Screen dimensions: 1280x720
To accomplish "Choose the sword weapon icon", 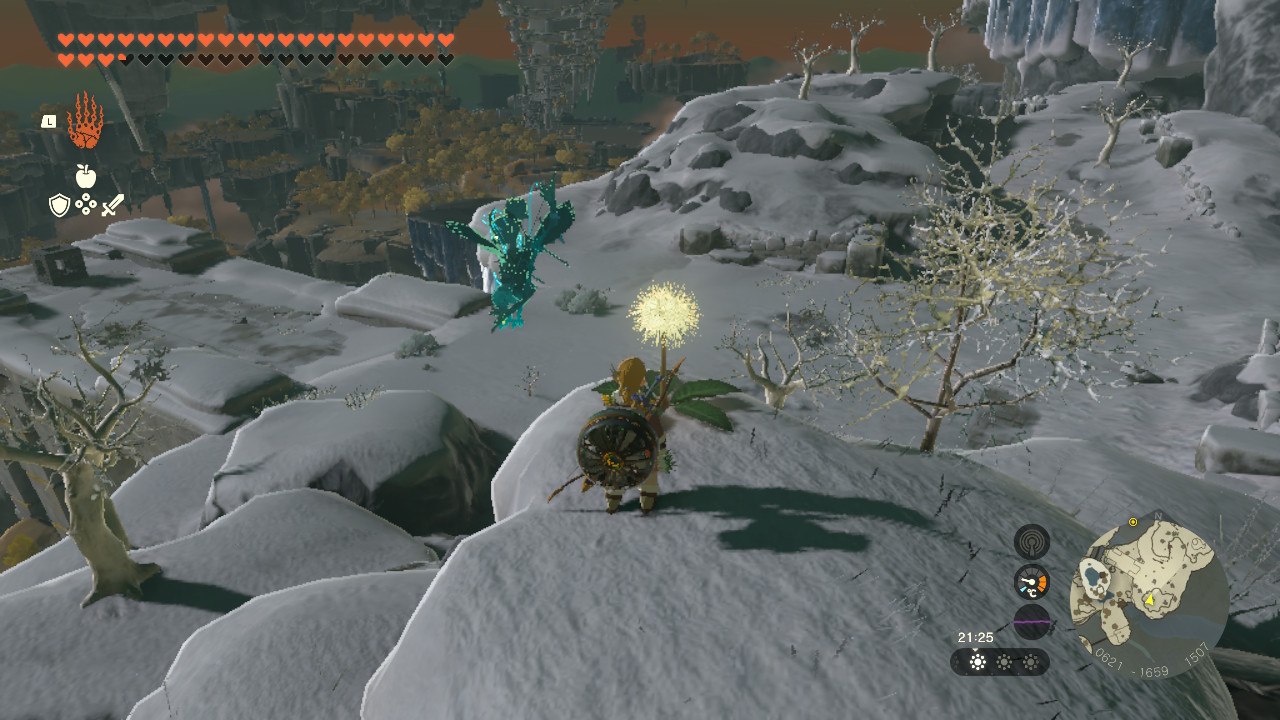I will pos(112,205).
